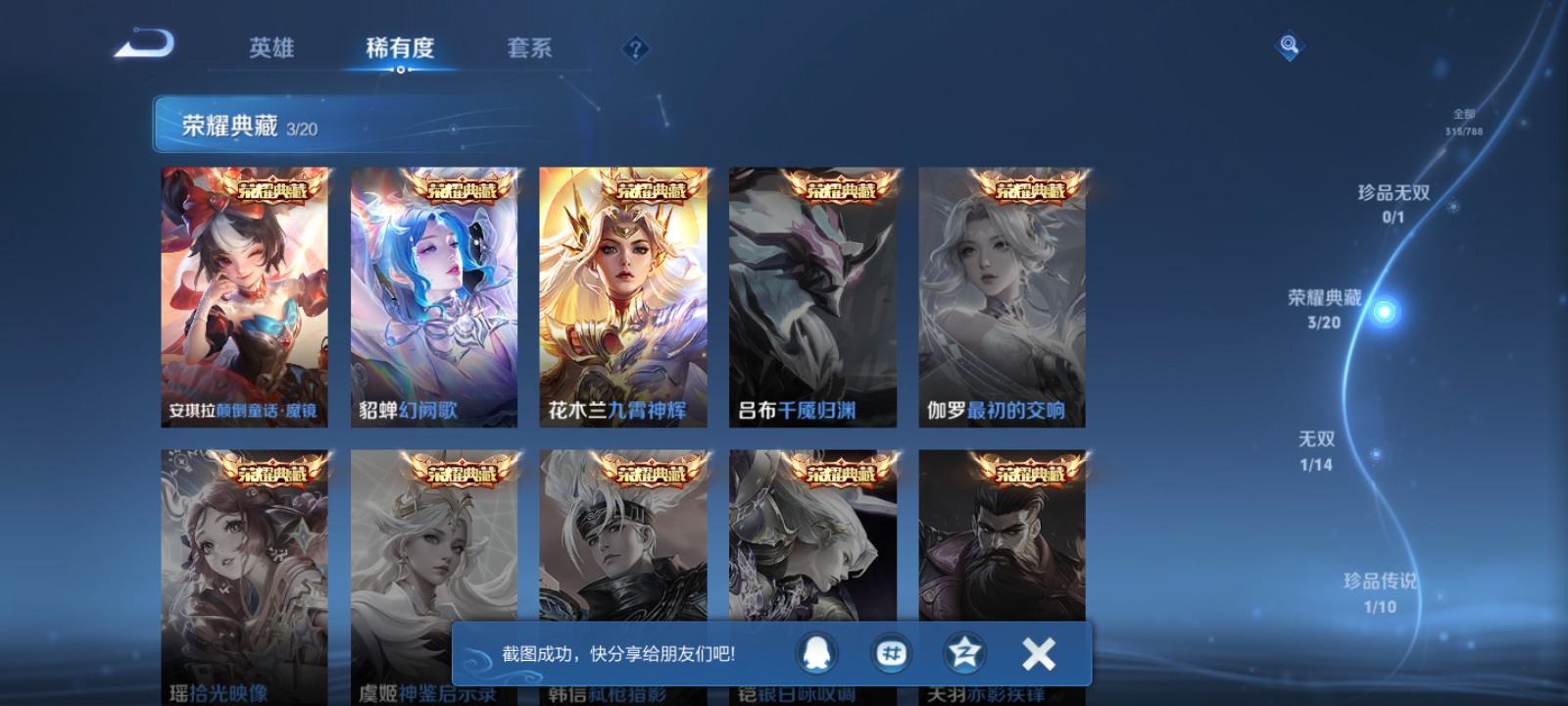Switch to the 套系 tab
1568x706 pixels.
tap(529, 48)
